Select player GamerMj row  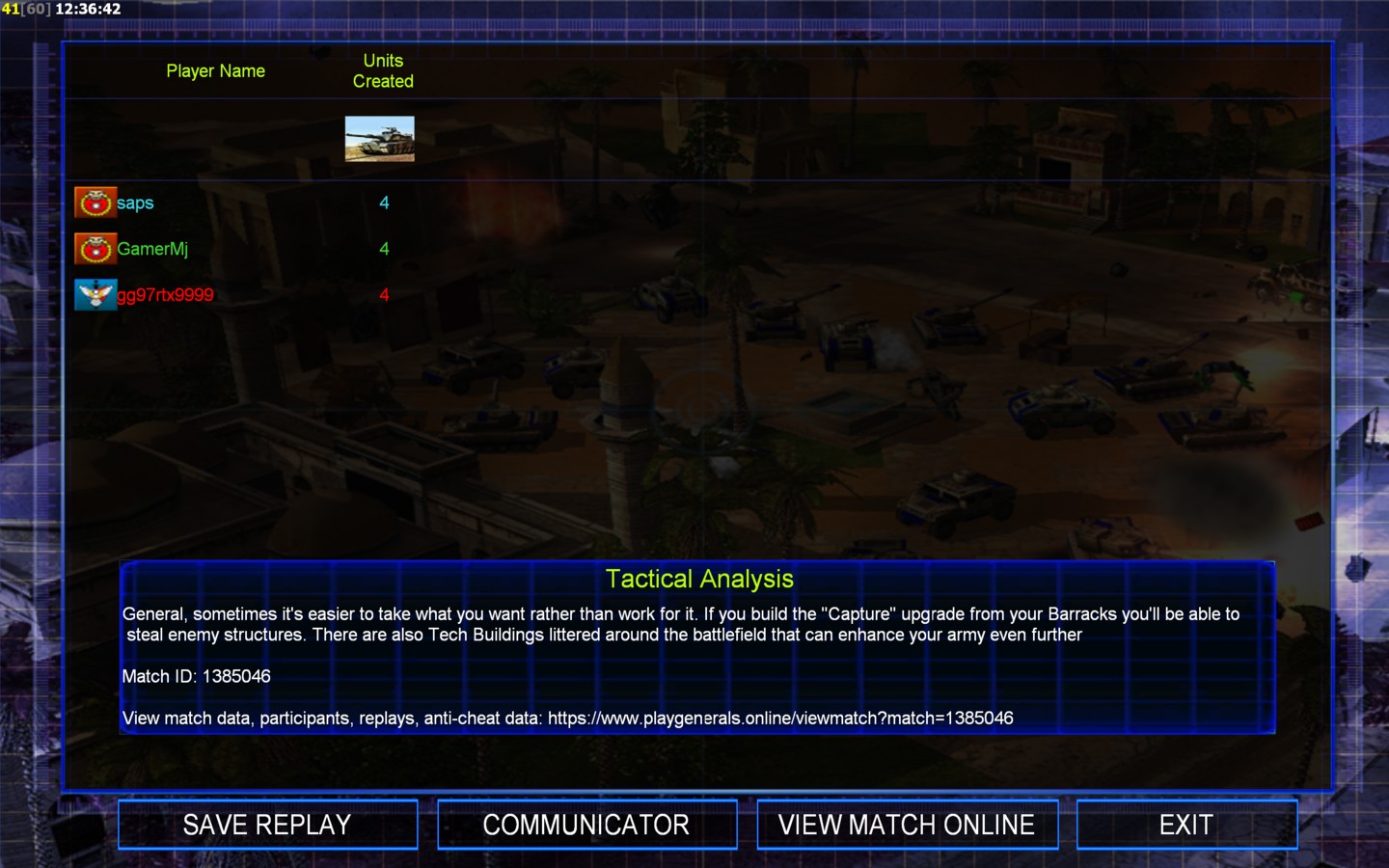coord(152,249)
